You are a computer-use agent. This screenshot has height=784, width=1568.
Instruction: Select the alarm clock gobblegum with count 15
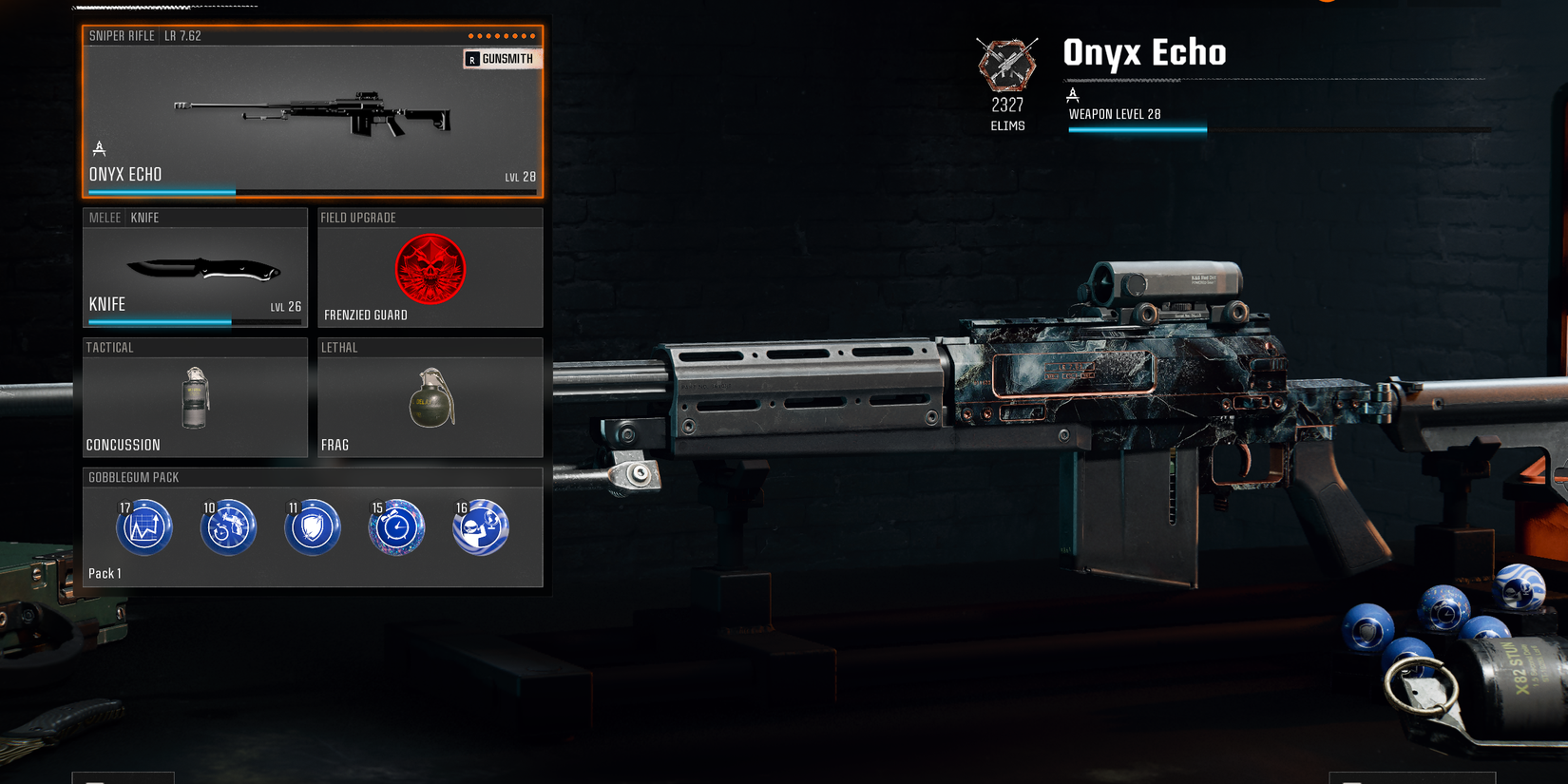tap(395, 526)
